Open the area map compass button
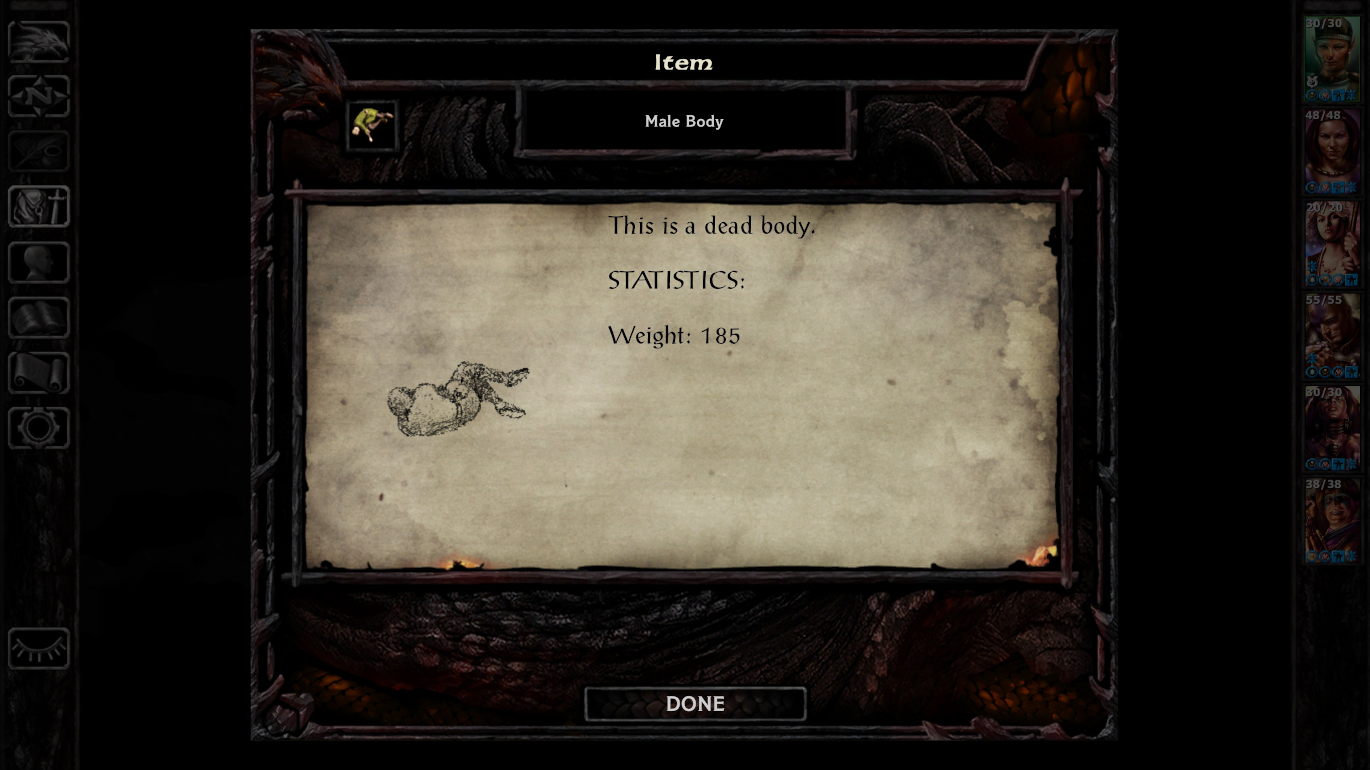 tap(39, 97)
